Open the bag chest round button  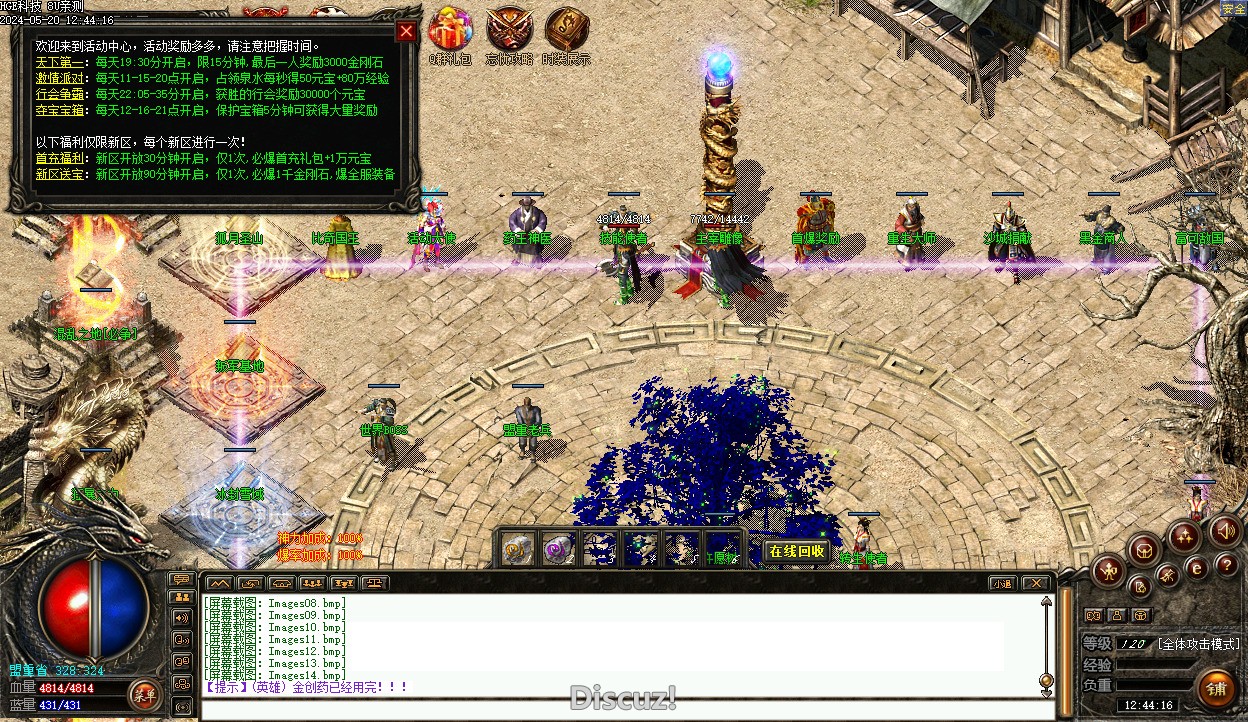[x=1145, y=548]
